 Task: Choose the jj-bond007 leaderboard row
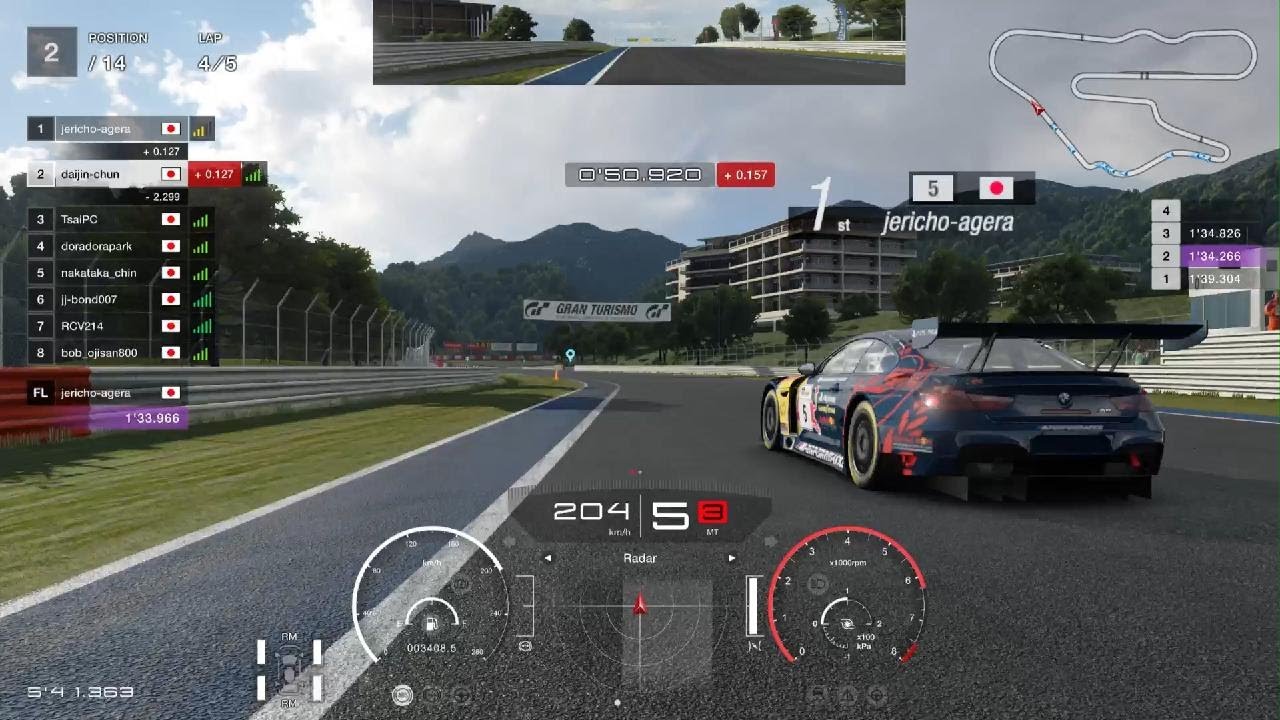click(120, 299)
